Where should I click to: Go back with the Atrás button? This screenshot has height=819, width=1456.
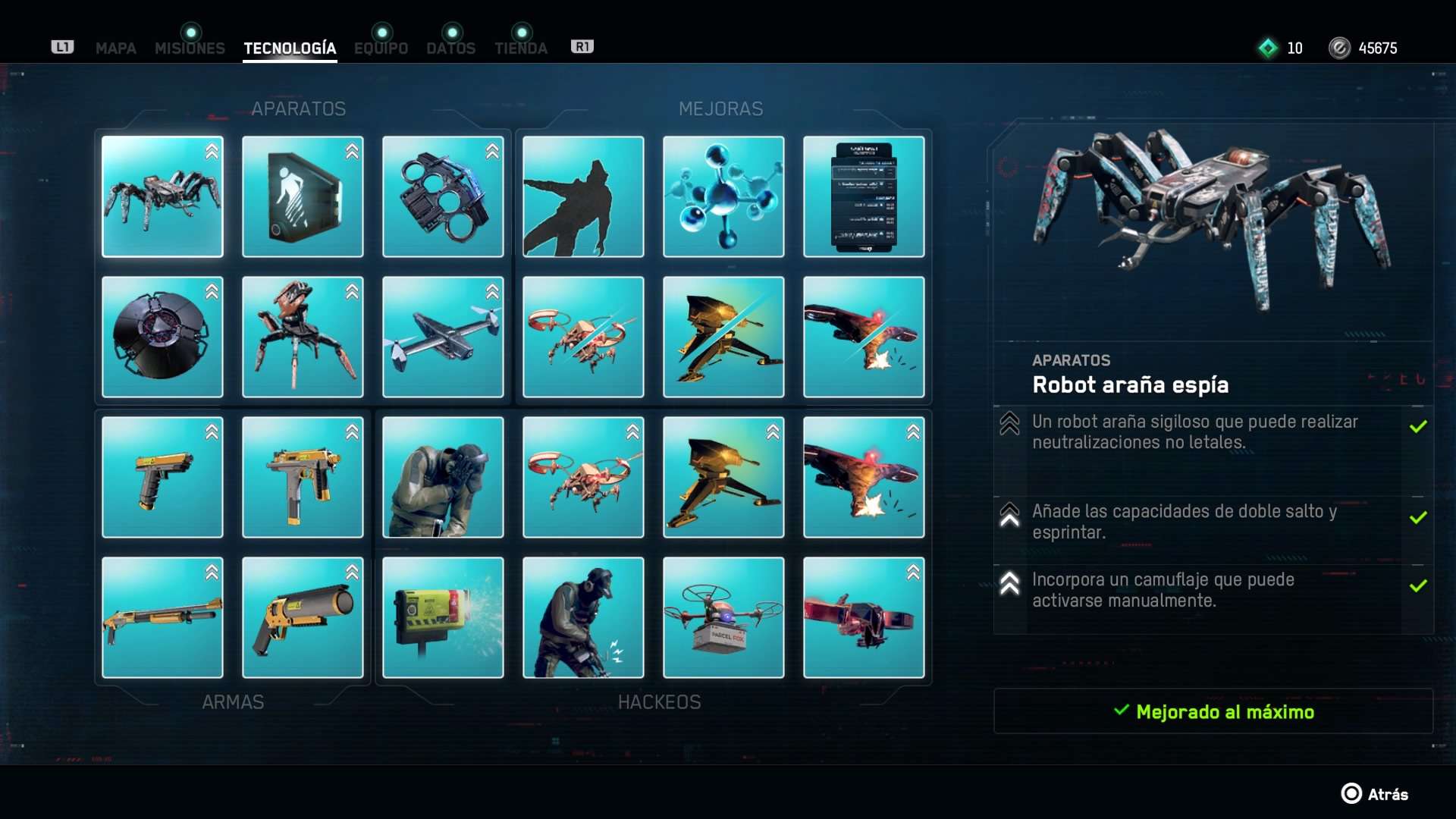[x=1375, y=794]
